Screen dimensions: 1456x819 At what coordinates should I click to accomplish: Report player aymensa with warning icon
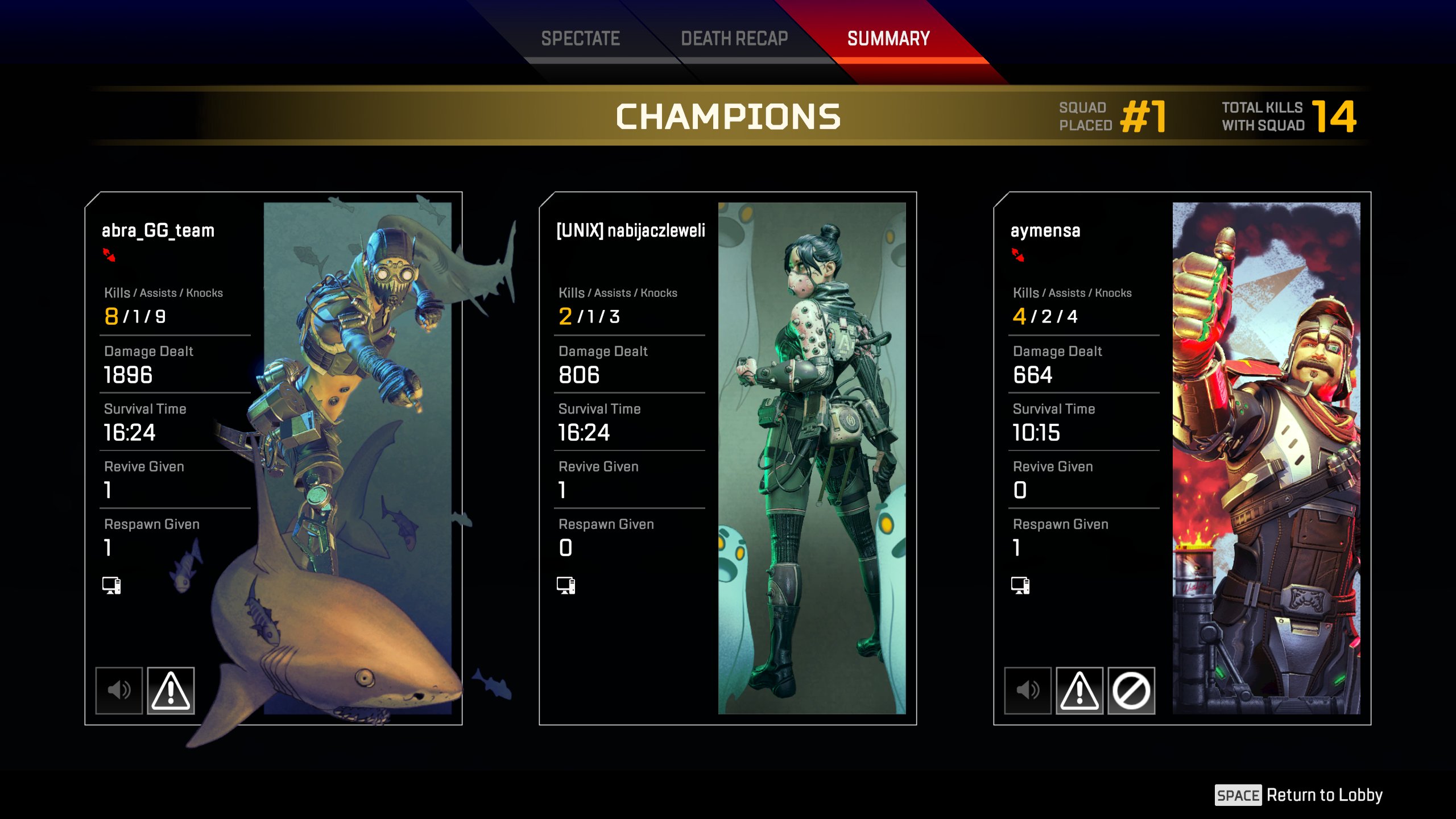tap(1079, 690)
